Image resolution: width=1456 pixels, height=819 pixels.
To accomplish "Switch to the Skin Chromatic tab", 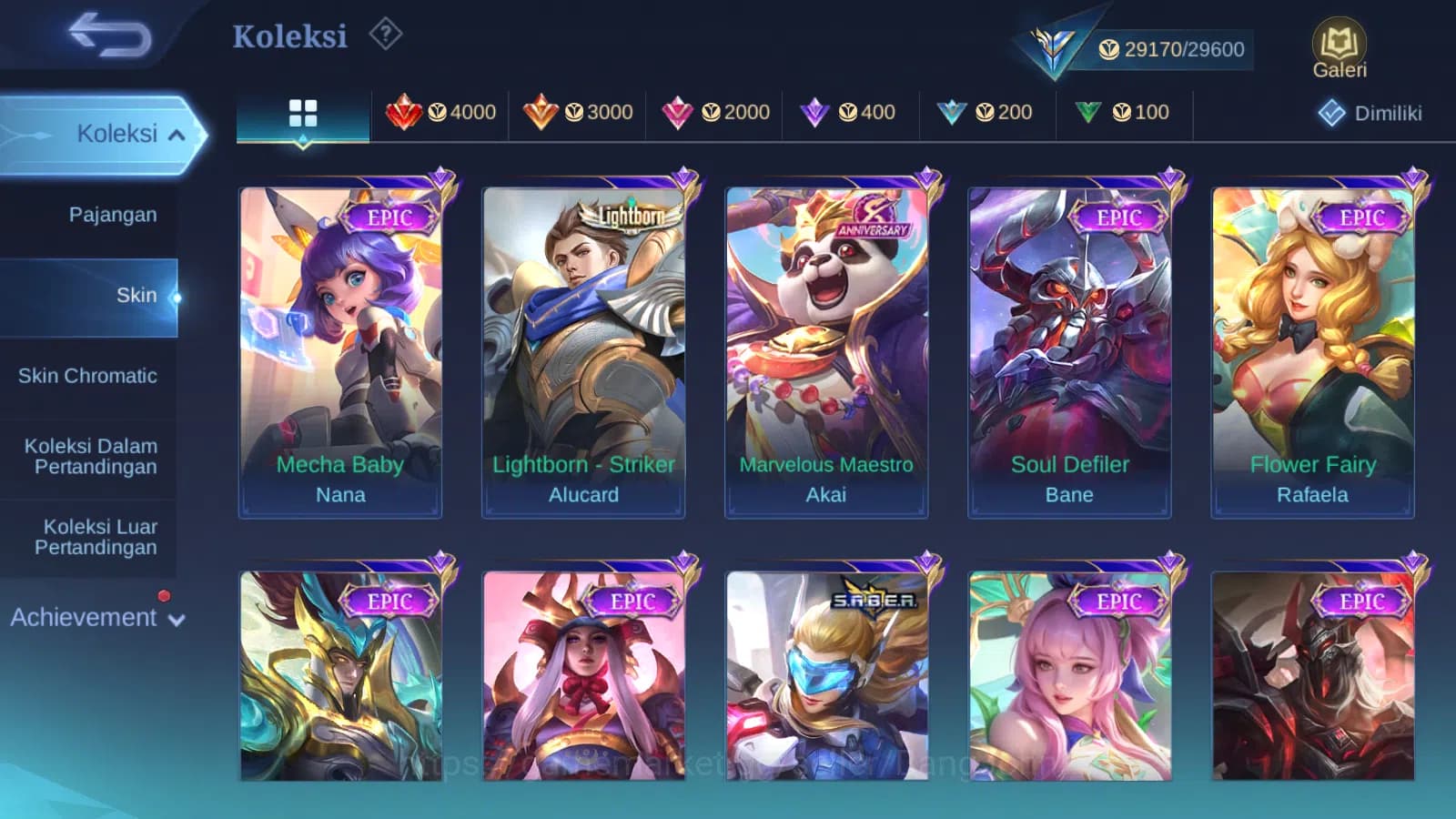I will pos(90,375).
